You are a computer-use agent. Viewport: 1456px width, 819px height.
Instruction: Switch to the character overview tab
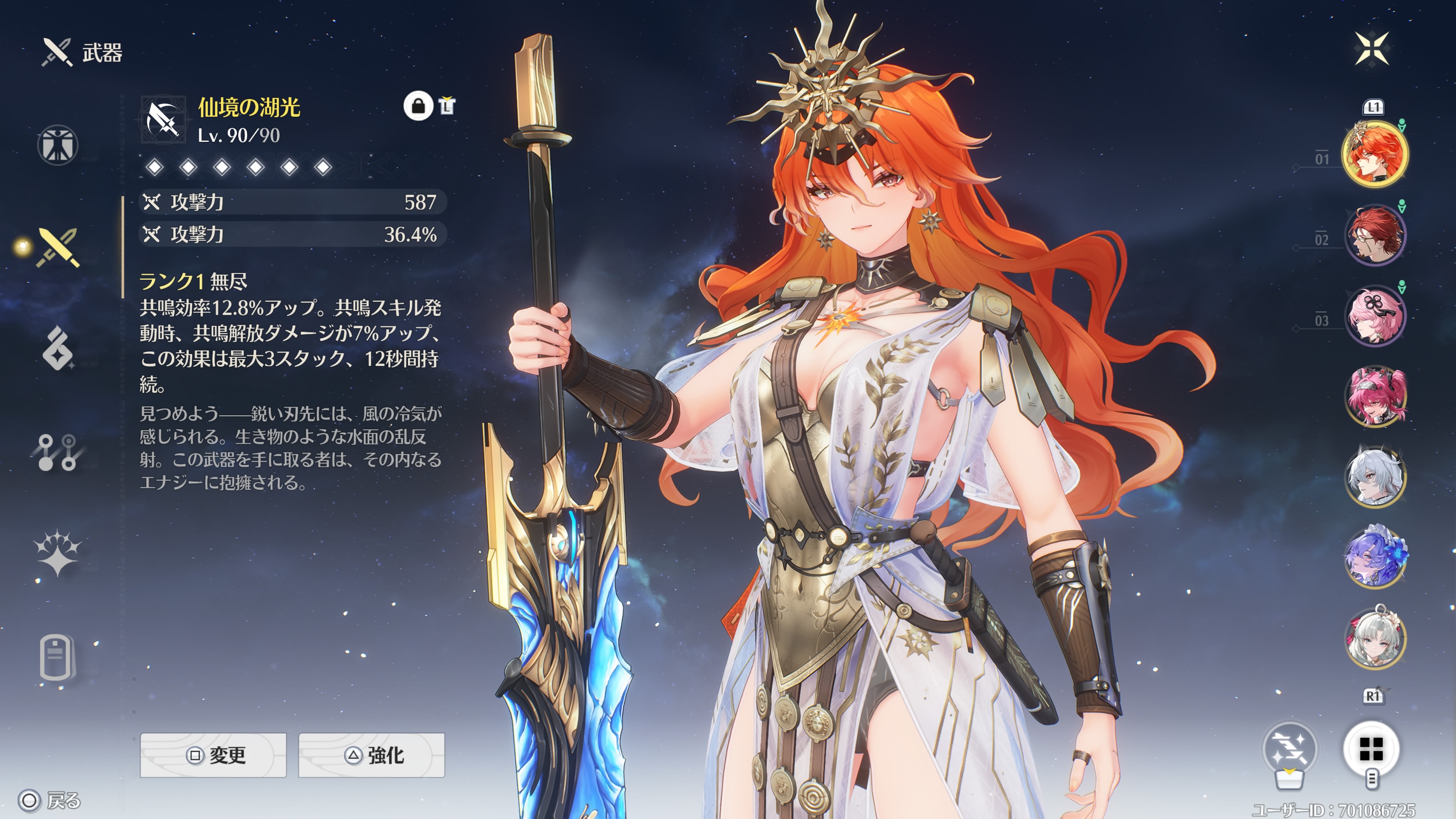coord(58,145)
